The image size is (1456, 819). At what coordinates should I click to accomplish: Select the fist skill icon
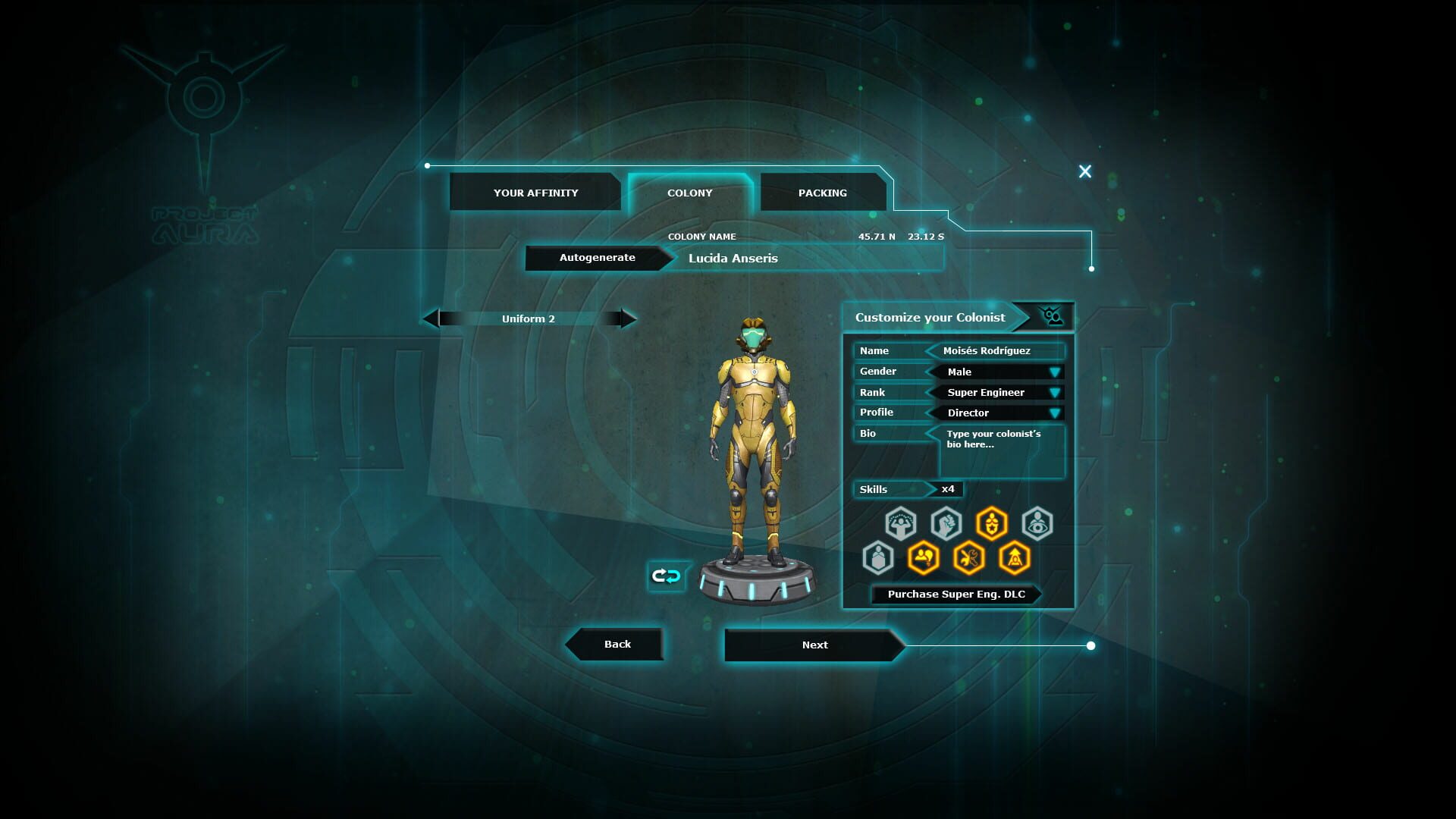(x=946, y=523)
